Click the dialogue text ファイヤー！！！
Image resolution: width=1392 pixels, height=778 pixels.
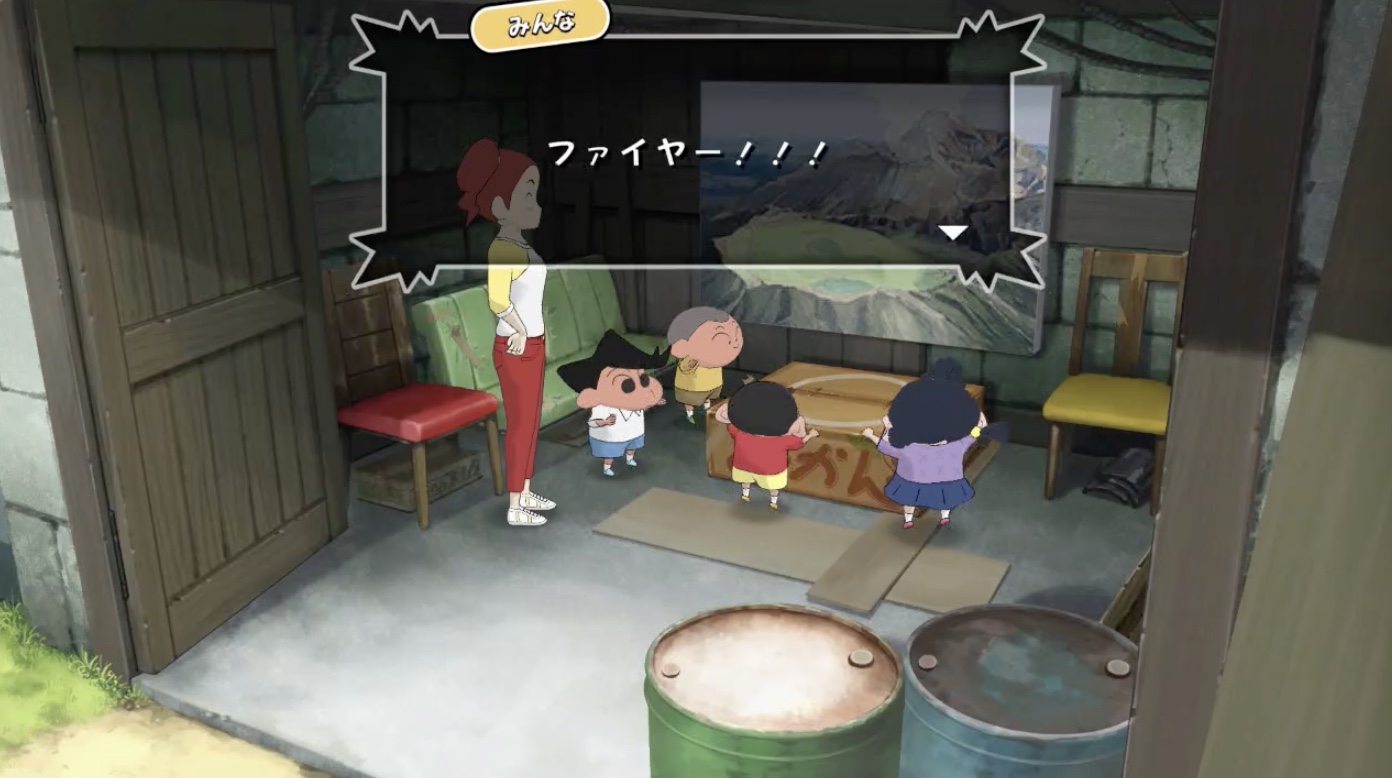click(686, 155)
